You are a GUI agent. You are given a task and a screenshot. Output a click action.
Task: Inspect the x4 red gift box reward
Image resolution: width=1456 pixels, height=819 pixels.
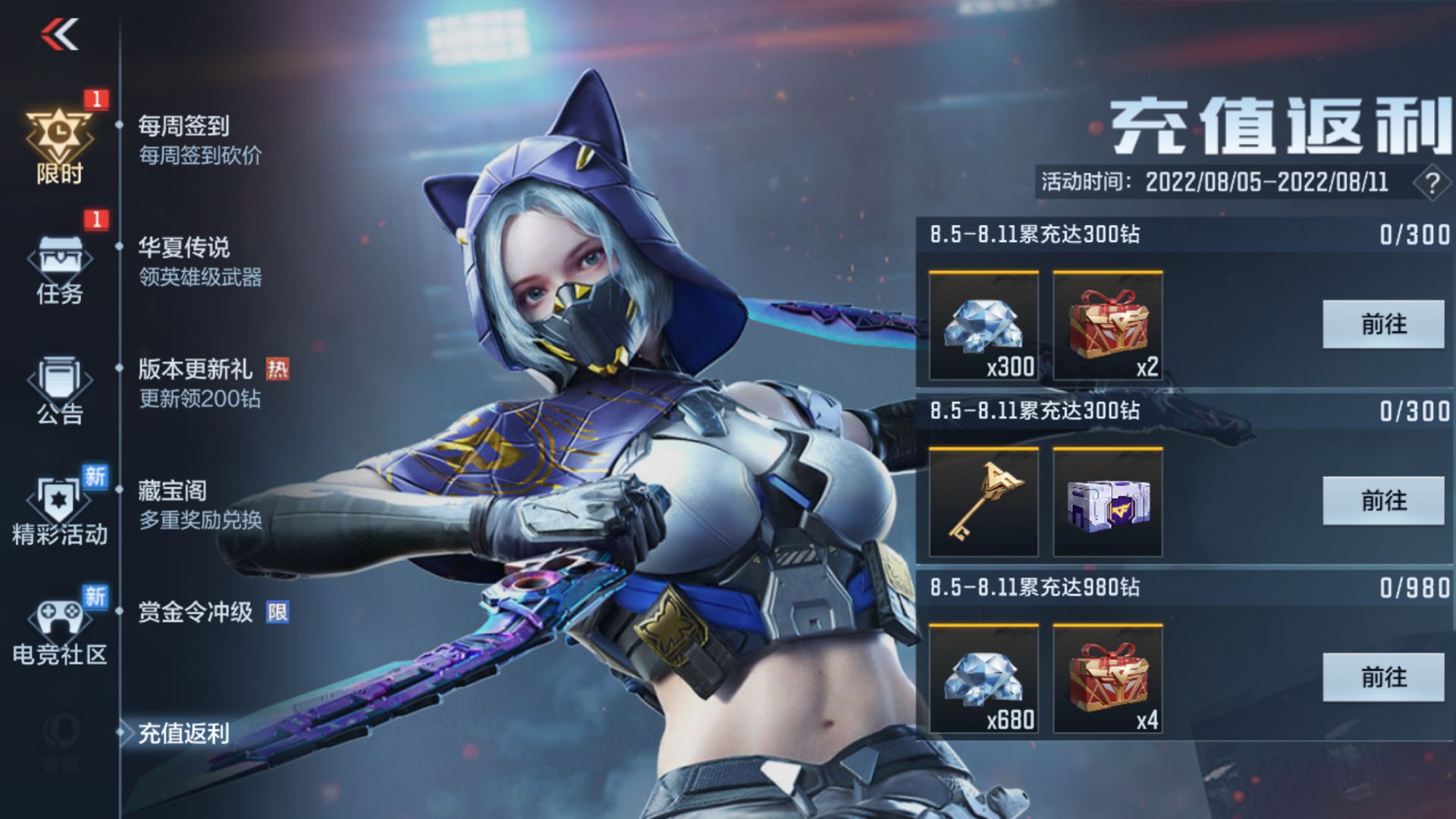[x=1108, y=679]
